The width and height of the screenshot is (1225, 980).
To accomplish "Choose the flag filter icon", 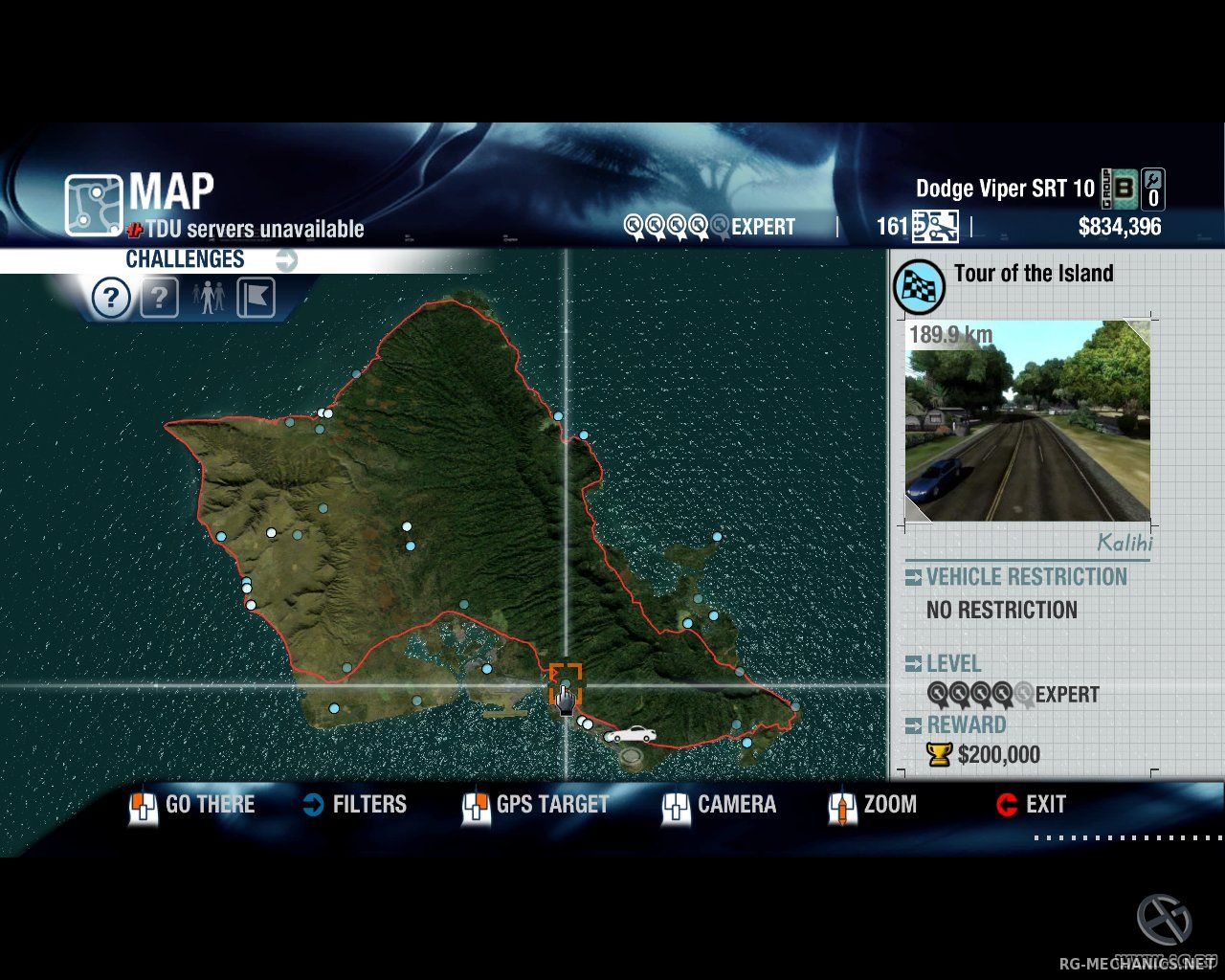I will [x=256, y=299].
